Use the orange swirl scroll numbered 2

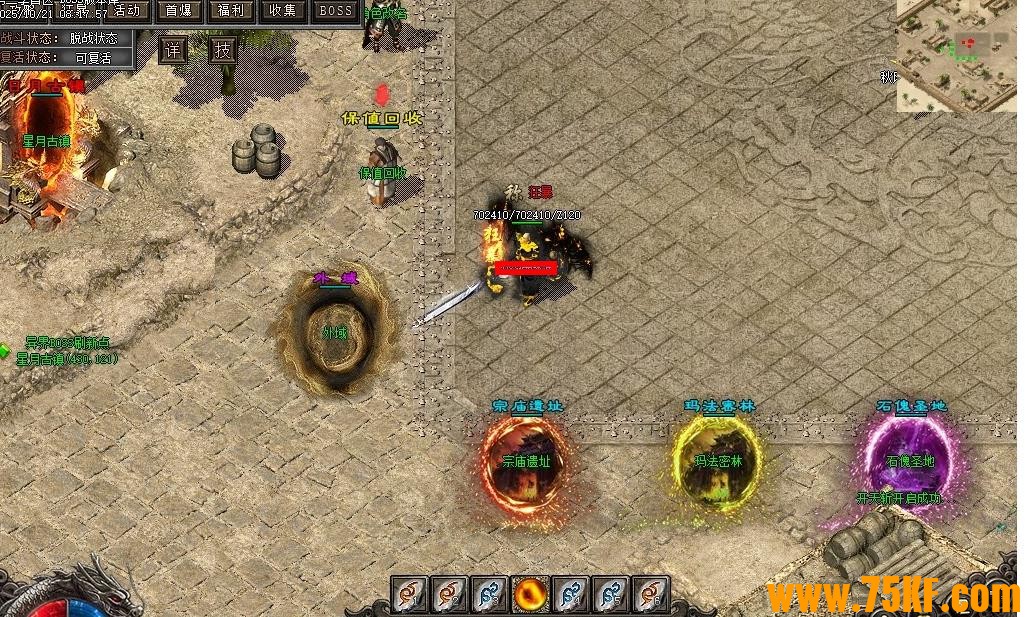pos(449,594)
